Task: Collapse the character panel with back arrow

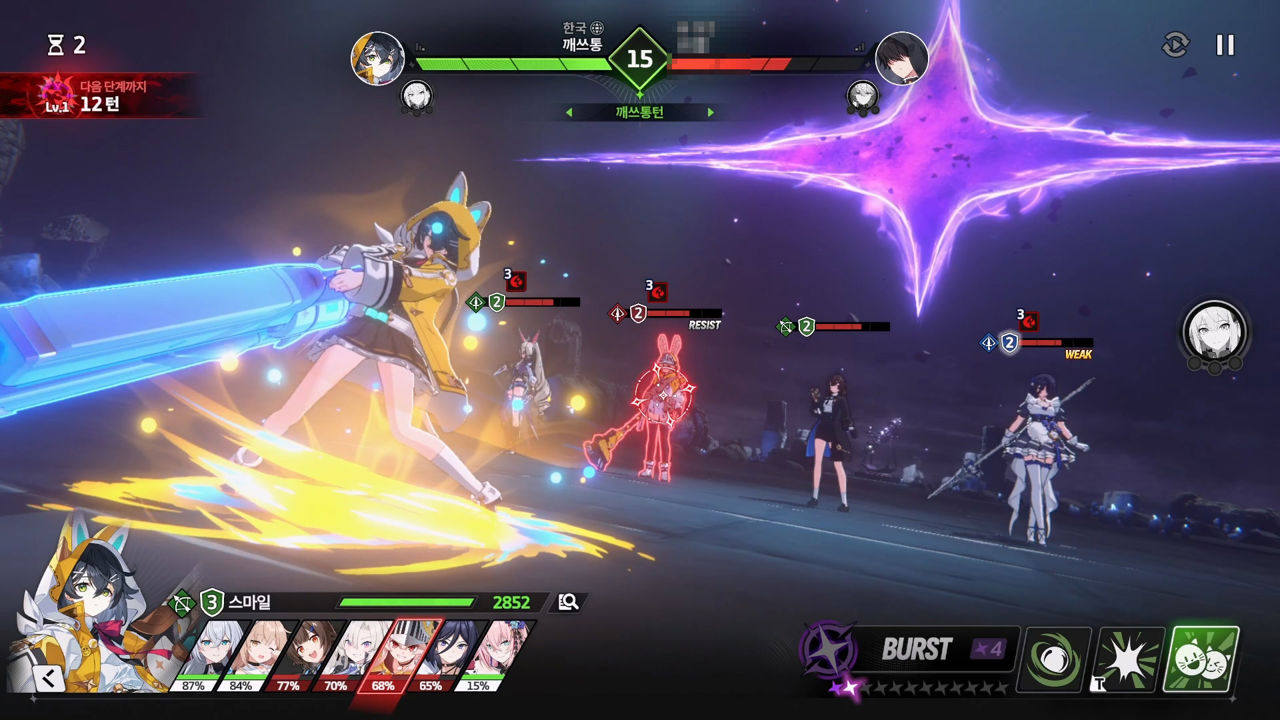Action: (x=47, y=679)
